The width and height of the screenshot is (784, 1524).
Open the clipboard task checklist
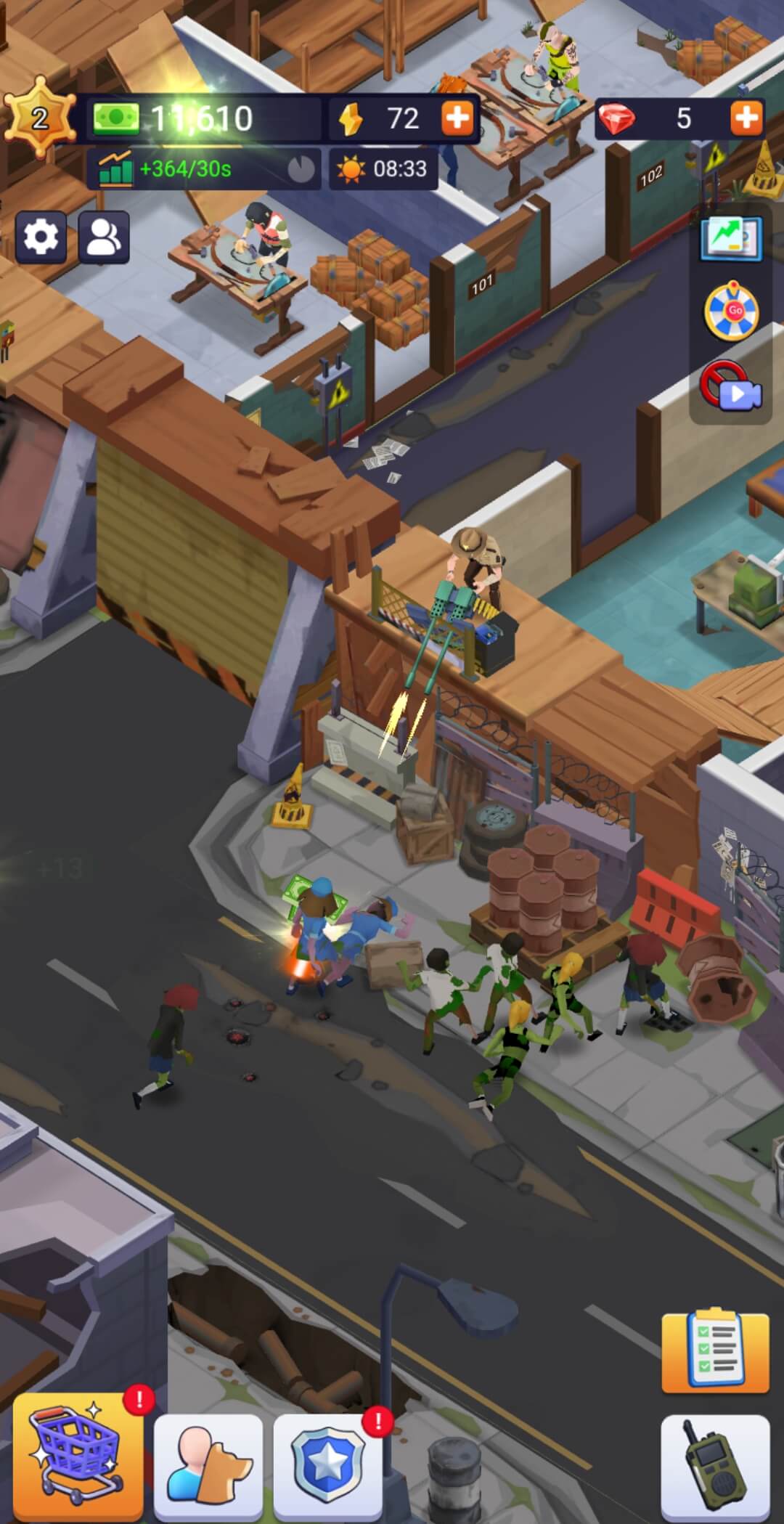pos(715,1352)
